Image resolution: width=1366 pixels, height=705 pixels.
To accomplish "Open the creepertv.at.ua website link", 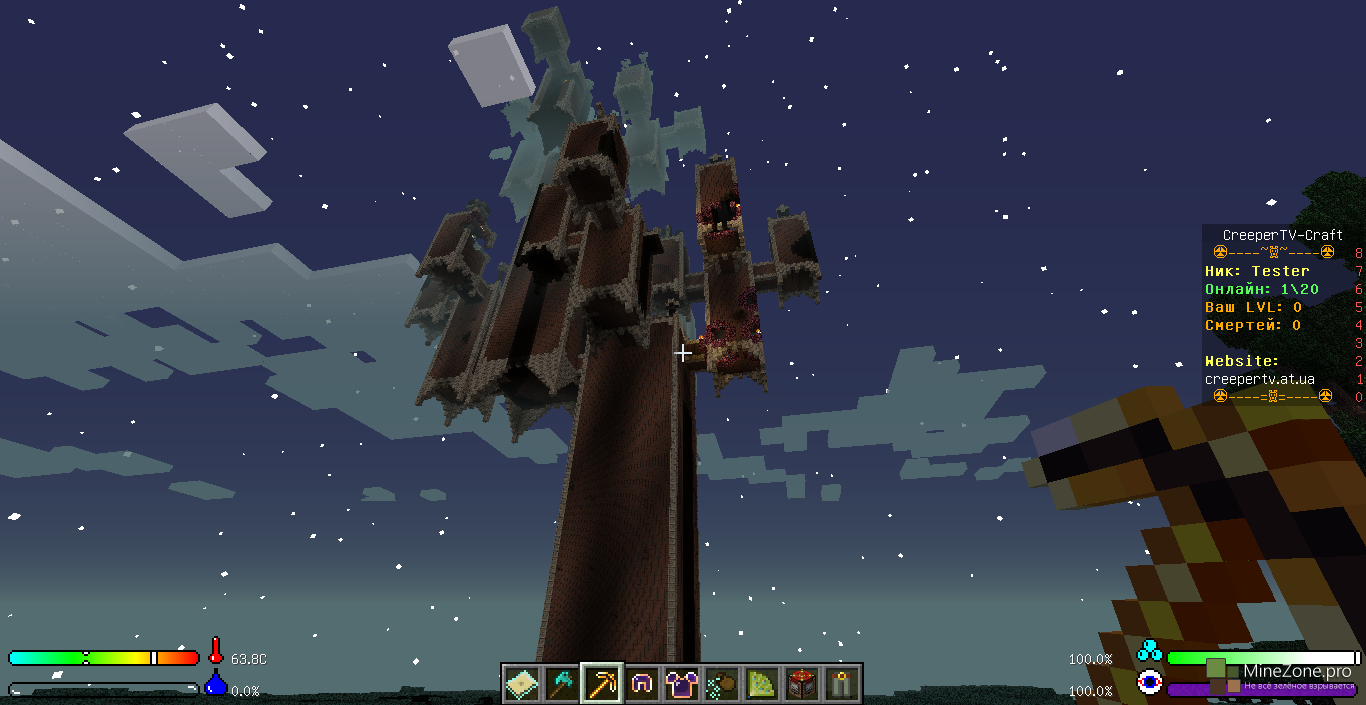I will [x=1259, y=379].
